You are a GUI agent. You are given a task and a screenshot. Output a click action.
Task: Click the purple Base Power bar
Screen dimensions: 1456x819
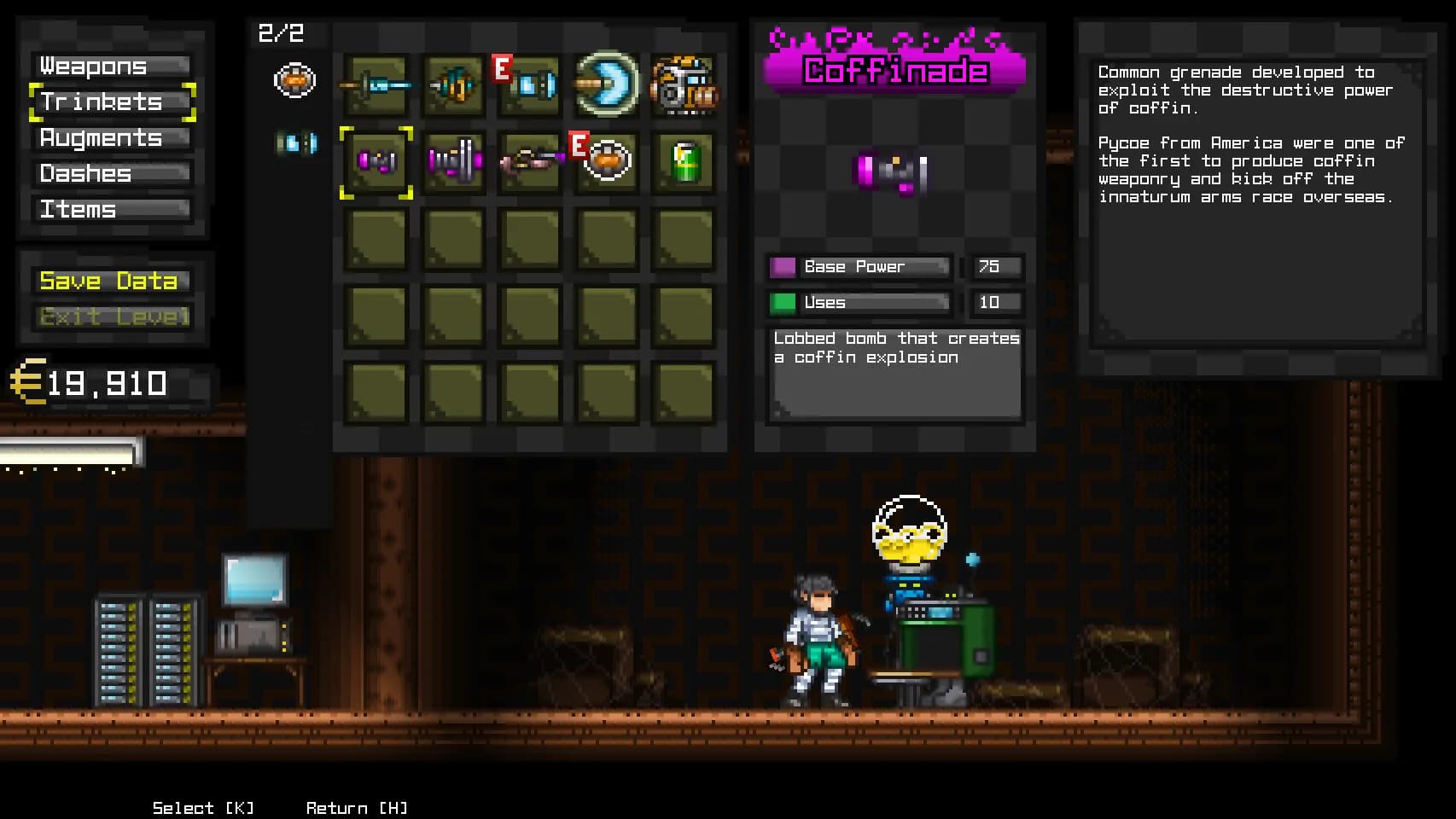point(858,266)
